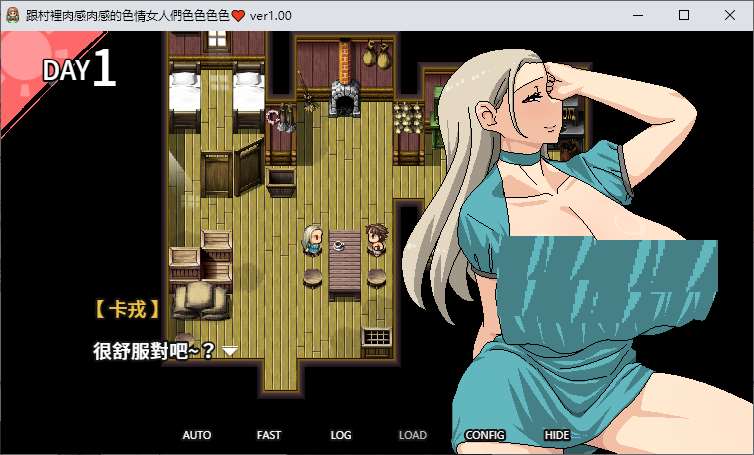Image resolution: width=754 pixels, height=455 pixels.
Task: Close the game window
Action: (730, 15)
